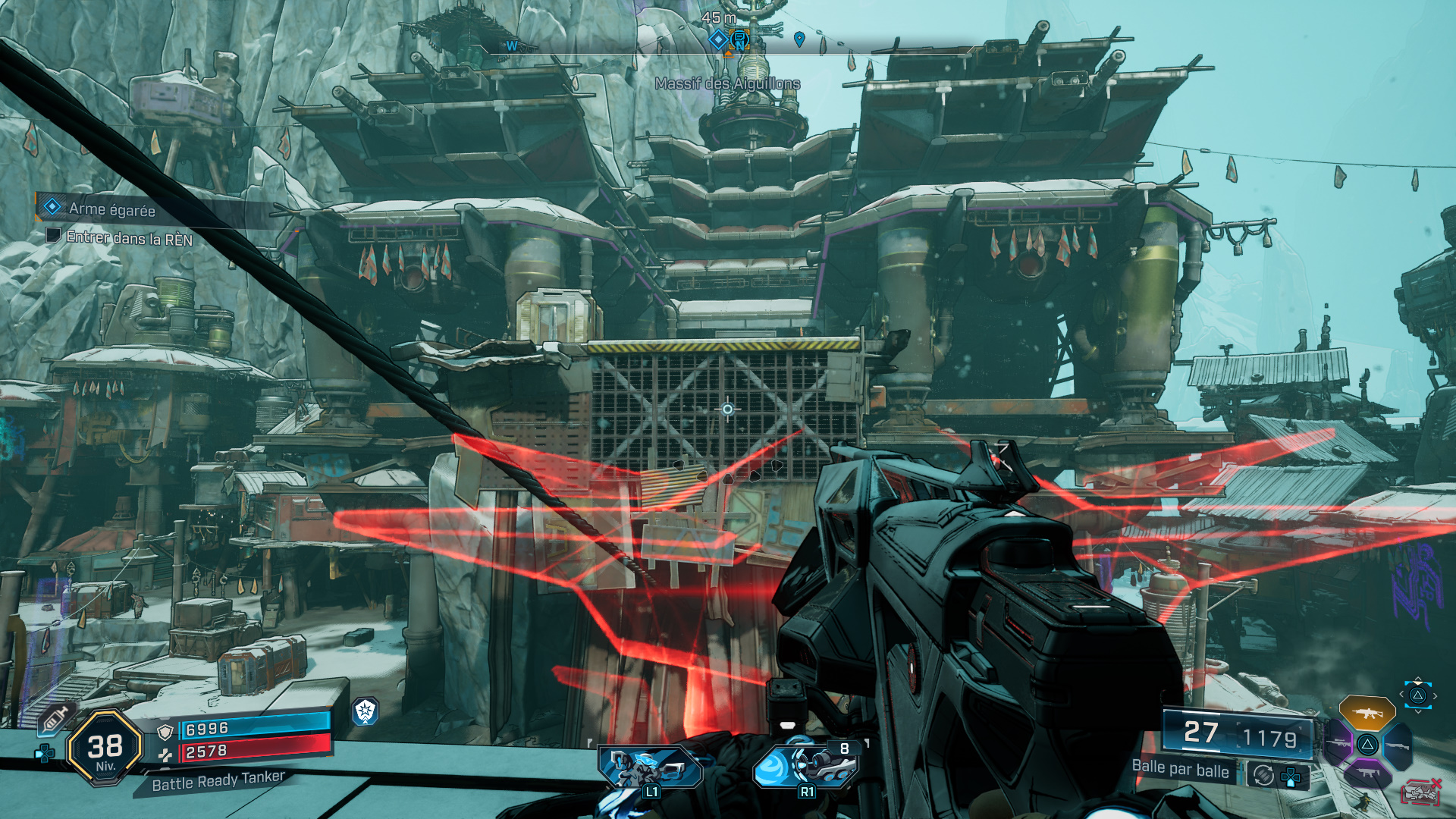Click the diamond quest marker on the compass
Viewport: 1456px width, 819px height.
pyautogui.click(x=717, y=39)
